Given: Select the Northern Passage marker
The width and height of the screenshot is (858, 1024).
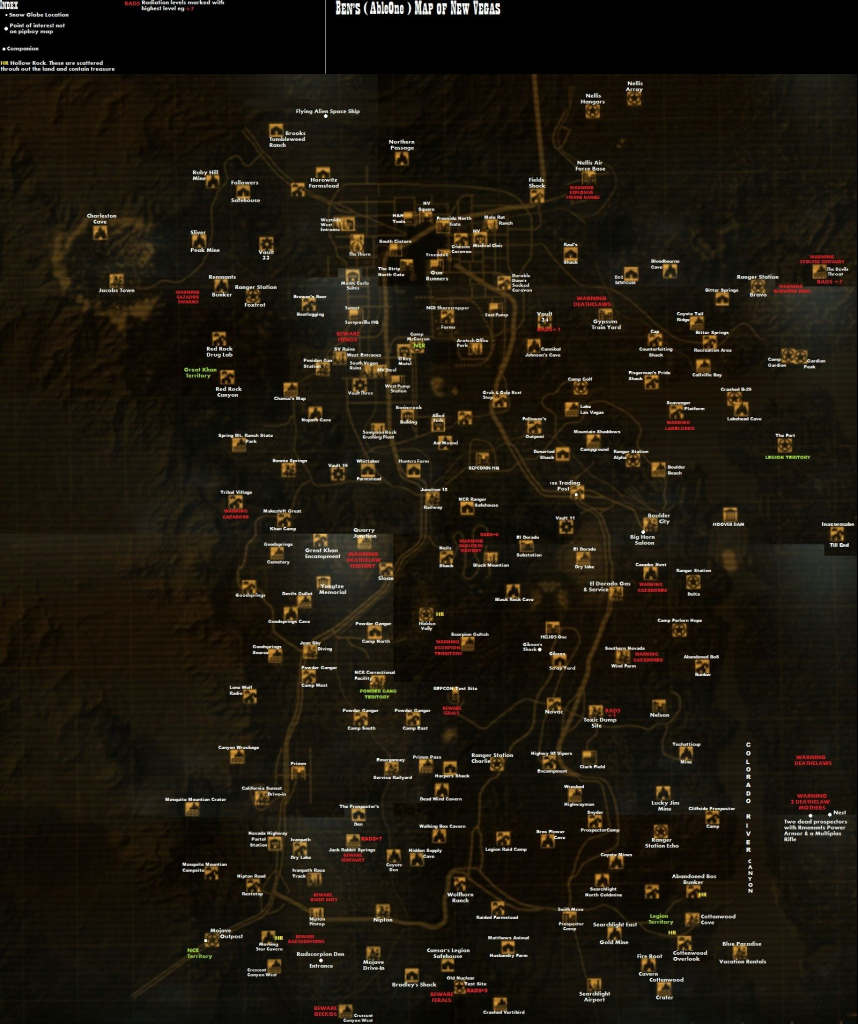Looking at the screenshot, I should pyautogui.click(x=402, y=158).
